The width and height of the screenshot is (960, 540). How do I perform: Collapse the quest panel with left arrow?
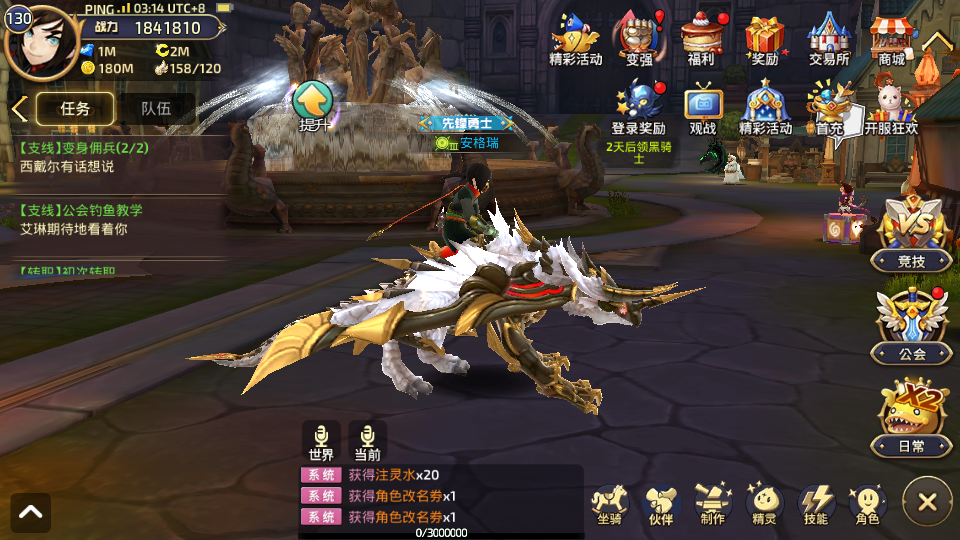[x=18, y=109]
